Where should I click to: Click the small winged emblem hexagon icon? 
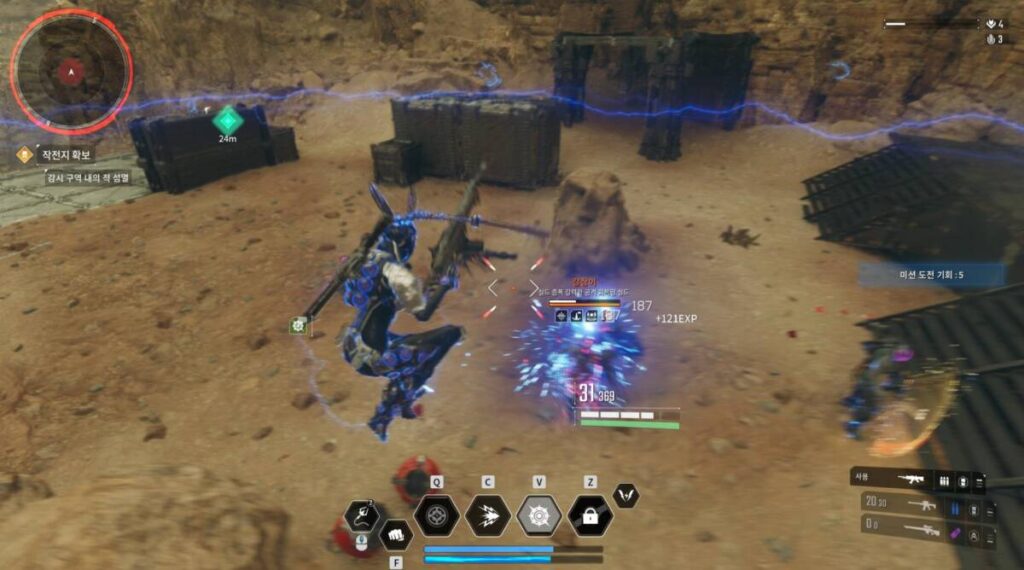626,494
